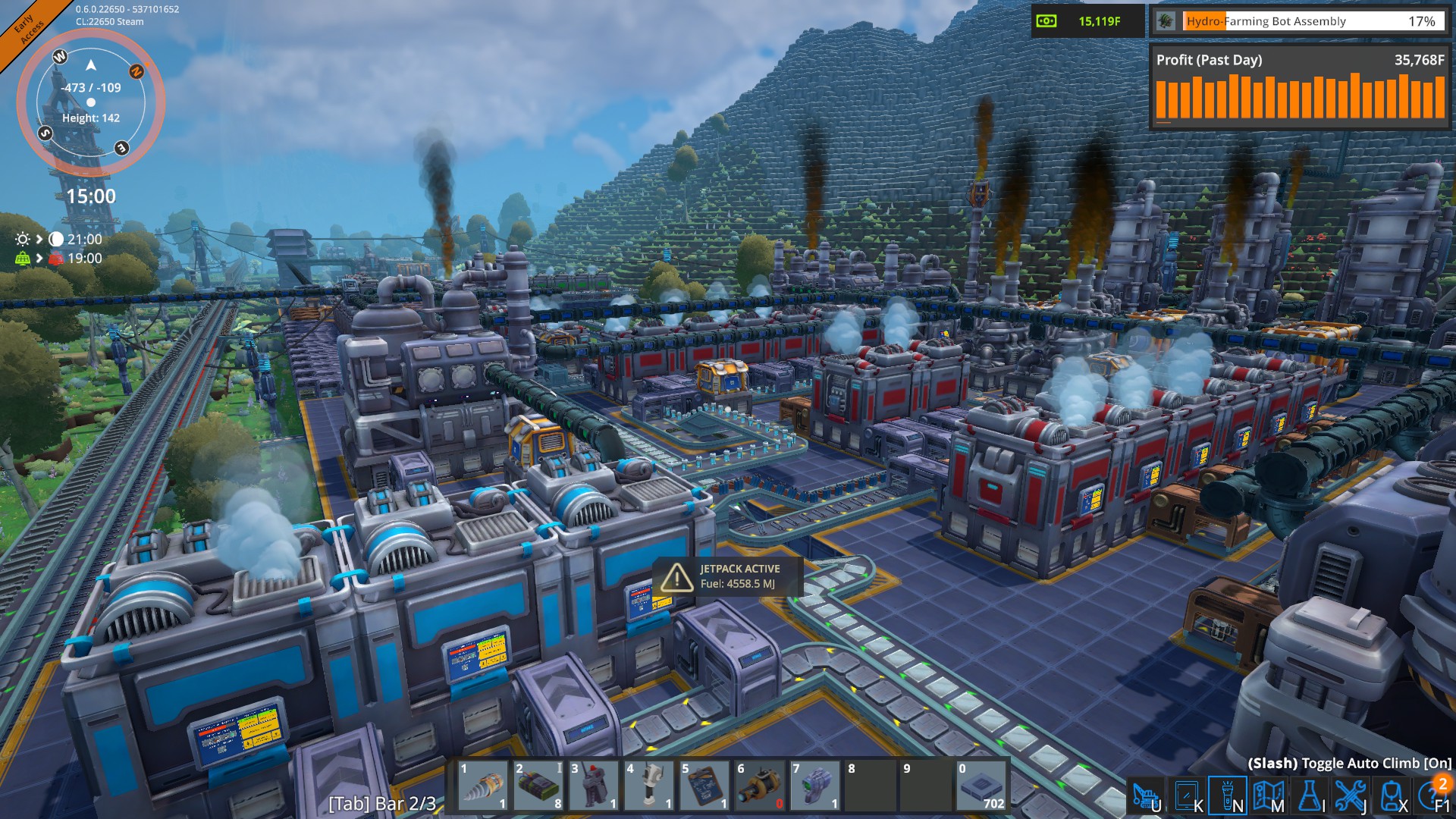
Task: Open the backpack inventory
Action: [1391, 796]
